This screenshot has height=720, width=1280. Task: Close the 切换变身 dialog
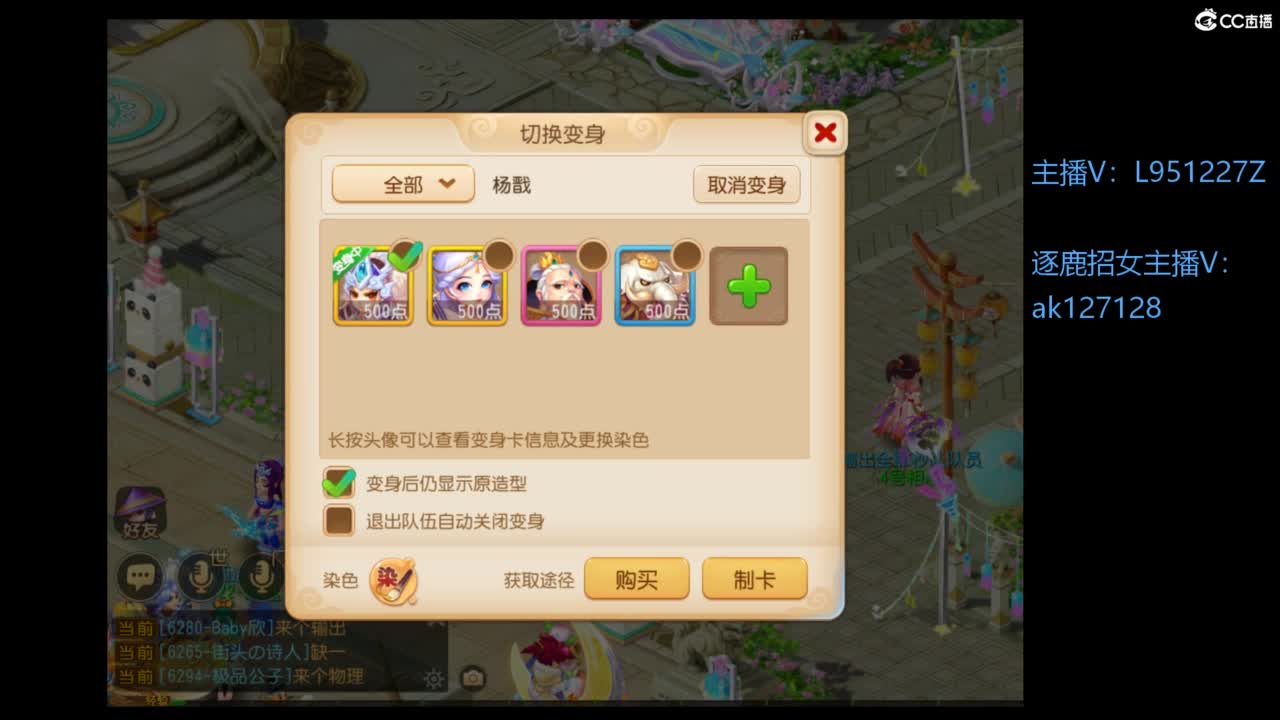click(824, 132)
